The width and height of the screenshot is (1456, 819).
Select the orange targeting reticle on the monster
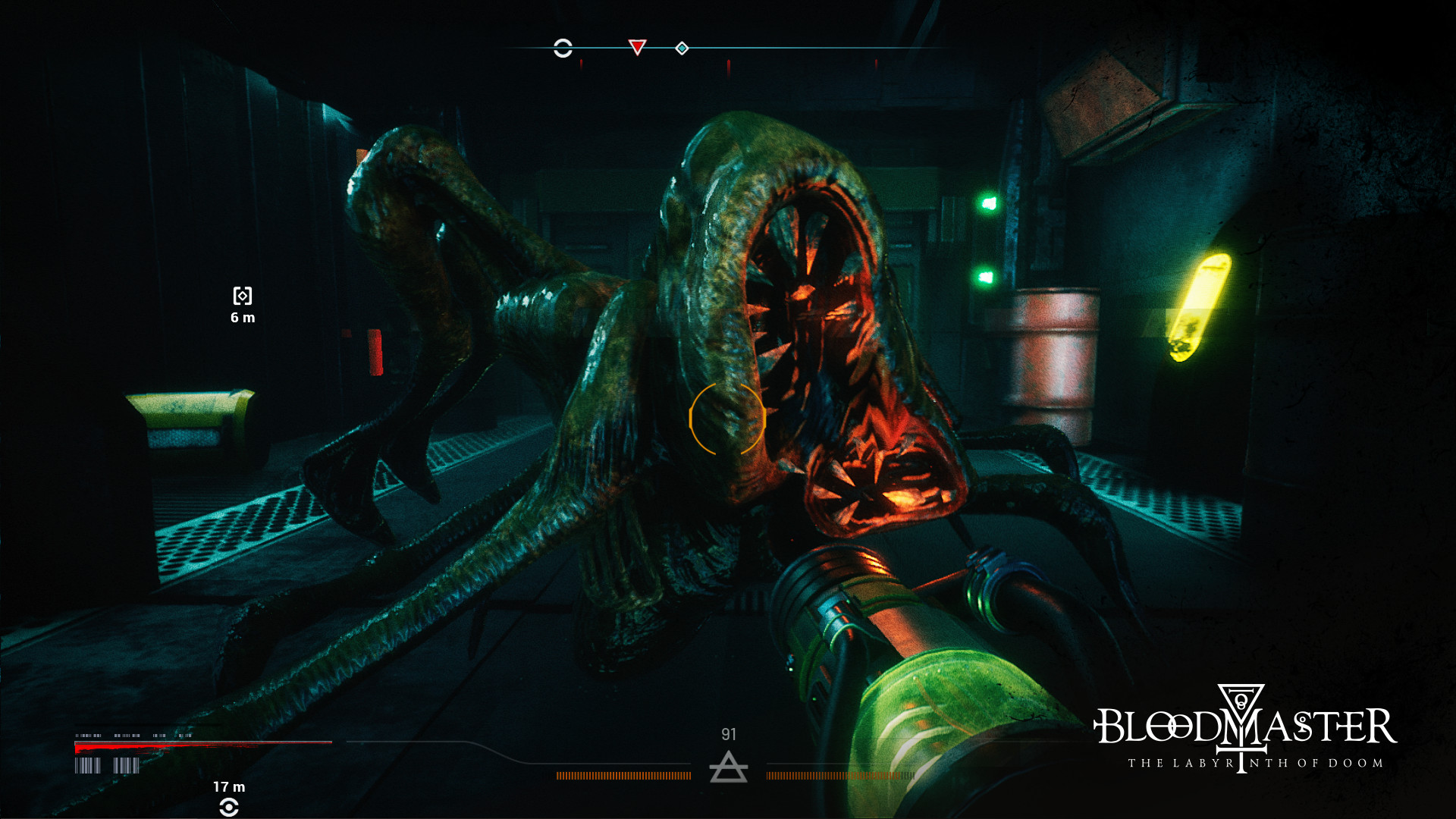coord(729,419)
